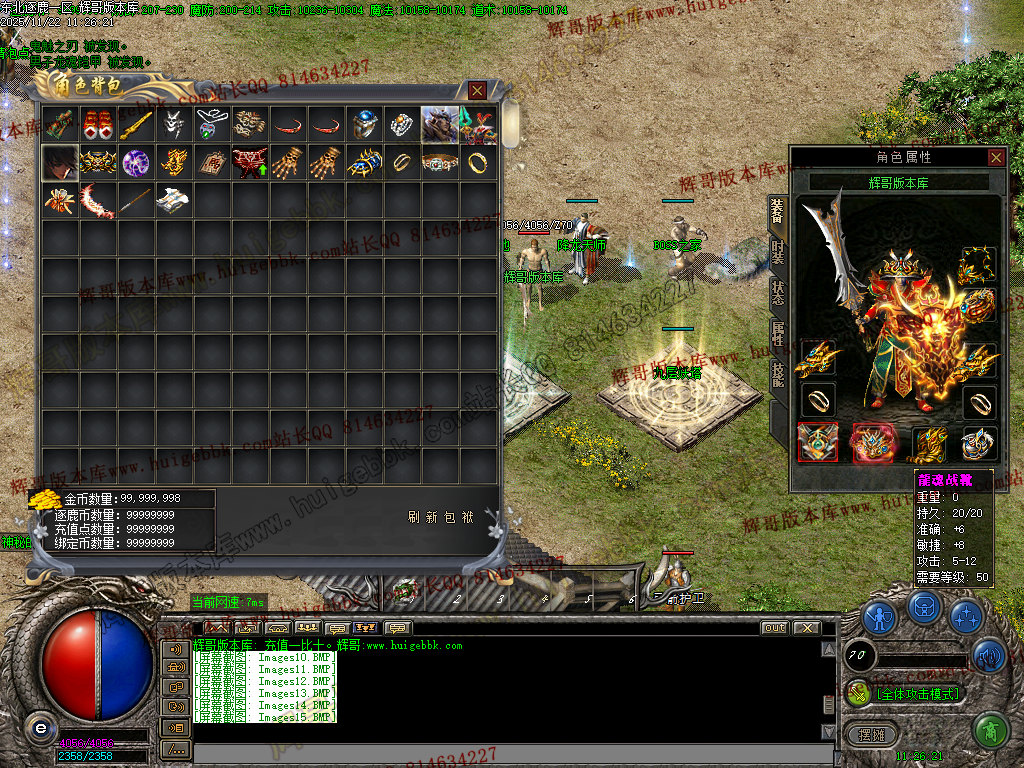The image size is (1024, 768).
Task: Select the dark-haired character portrait item
Action: [x=60, y=162]
